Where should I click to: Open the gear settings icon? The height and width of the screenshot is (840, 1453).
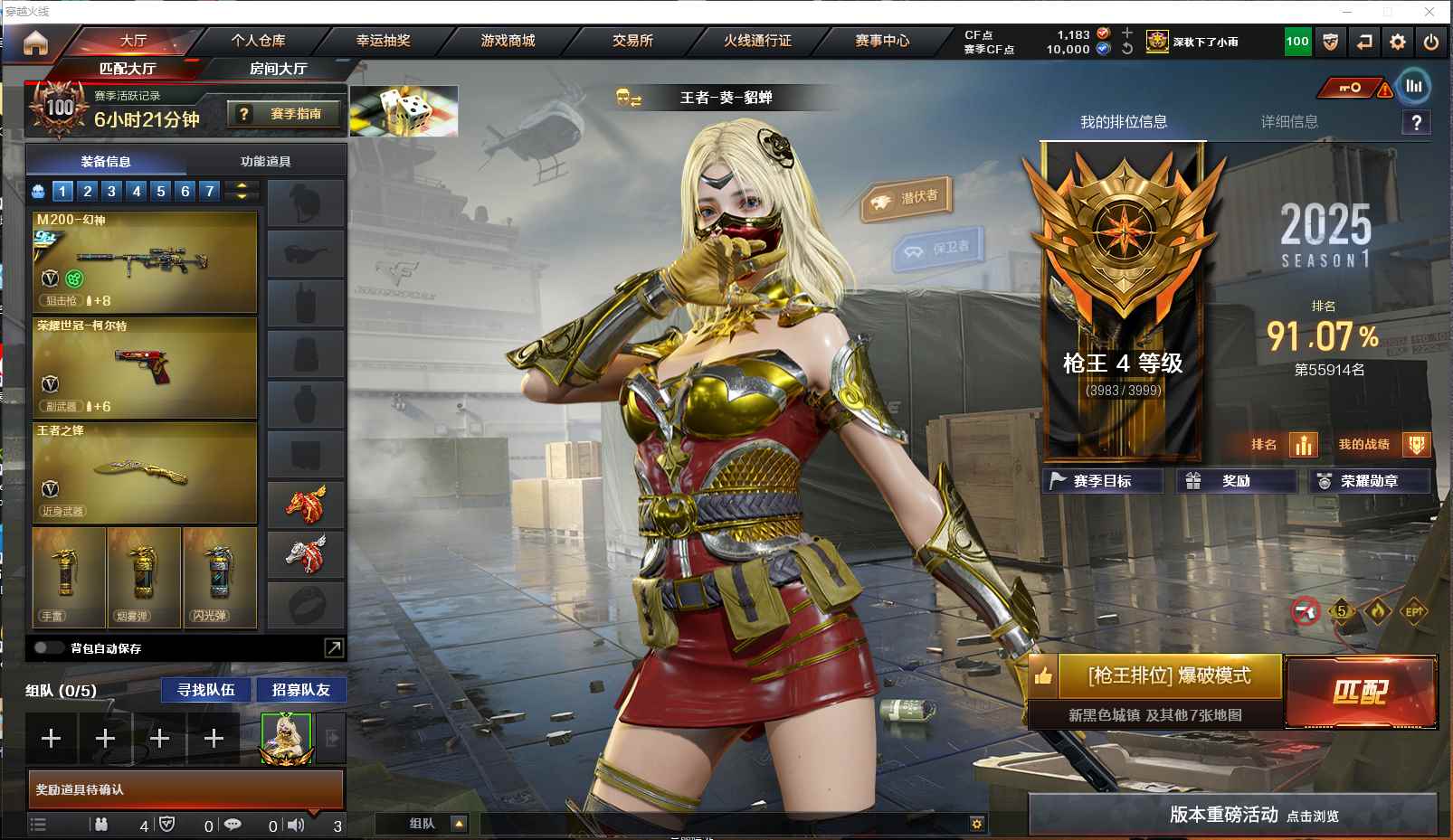coord(1398,42)
